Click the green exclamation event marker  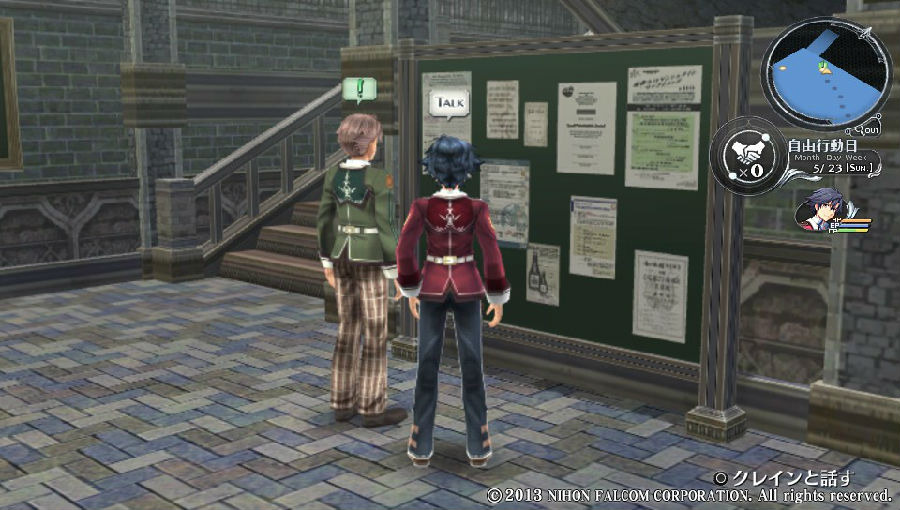point(358,90)
